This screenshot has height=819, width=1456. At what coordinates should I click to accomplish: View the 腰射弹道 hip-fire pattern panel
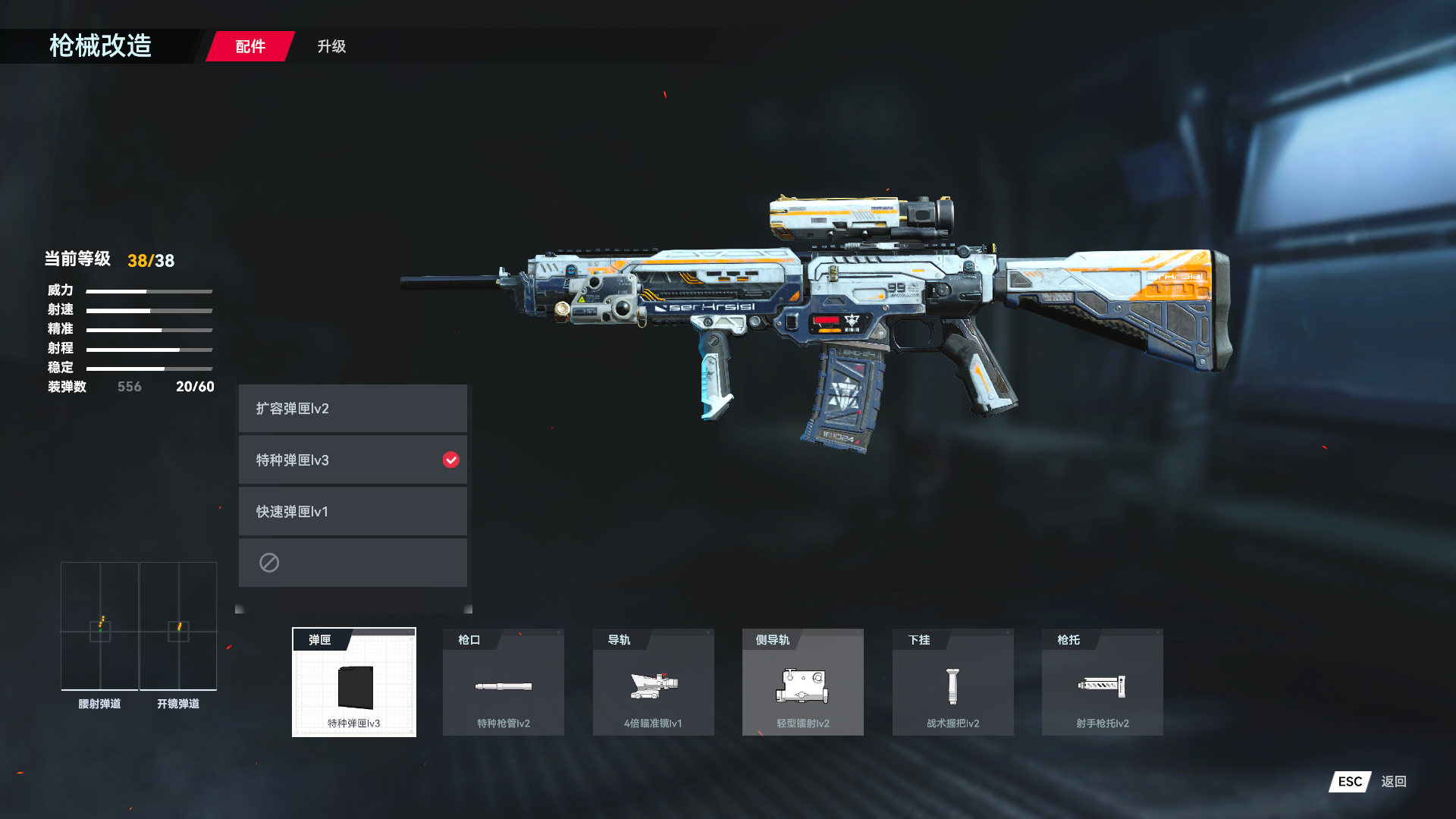pos(99,626)
